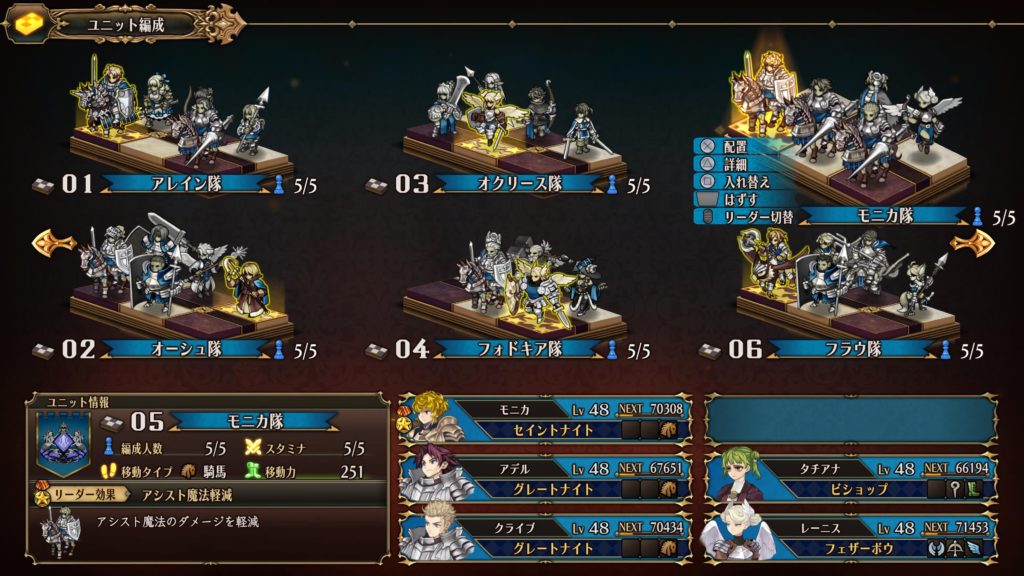Select unit 04 フォドキア隊
This screenshot has height=576, width=1024.
[508, 349]
